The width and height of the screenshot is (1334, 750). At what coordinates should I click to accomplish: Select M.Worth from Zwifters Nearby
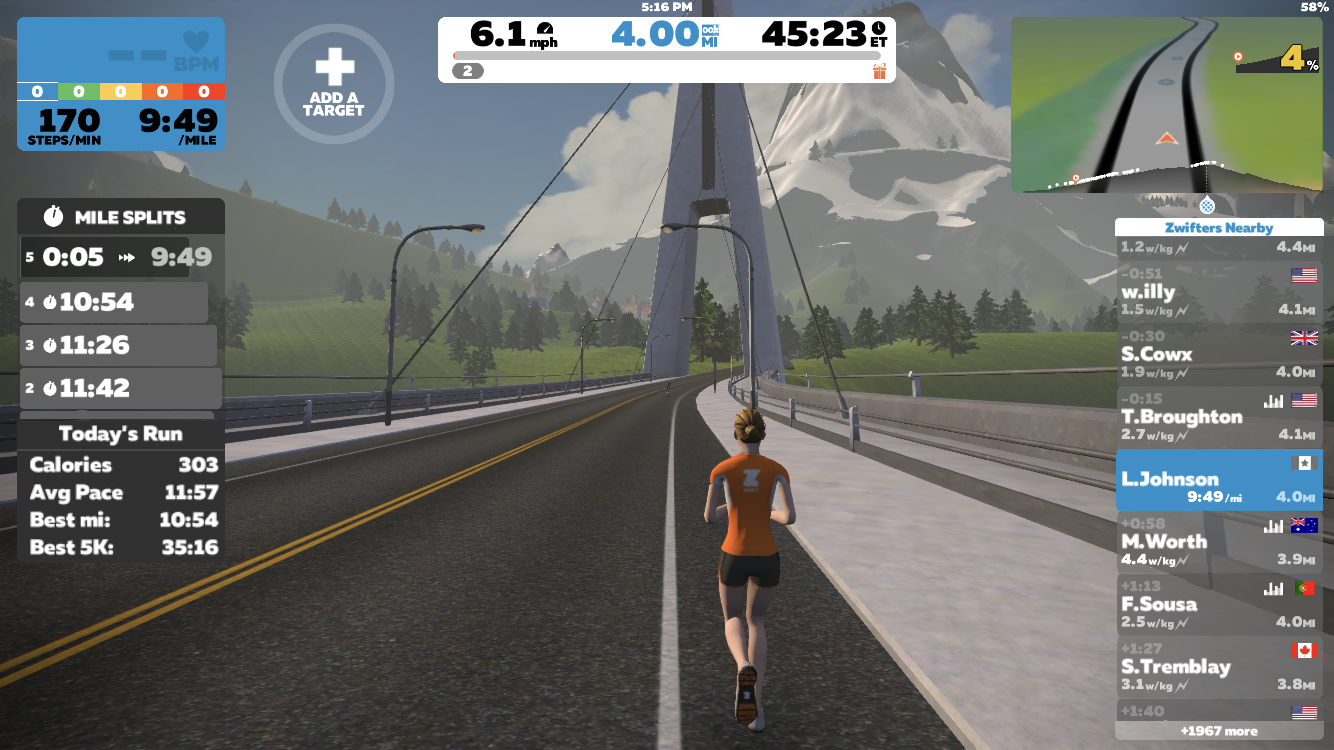[1218, 542]
